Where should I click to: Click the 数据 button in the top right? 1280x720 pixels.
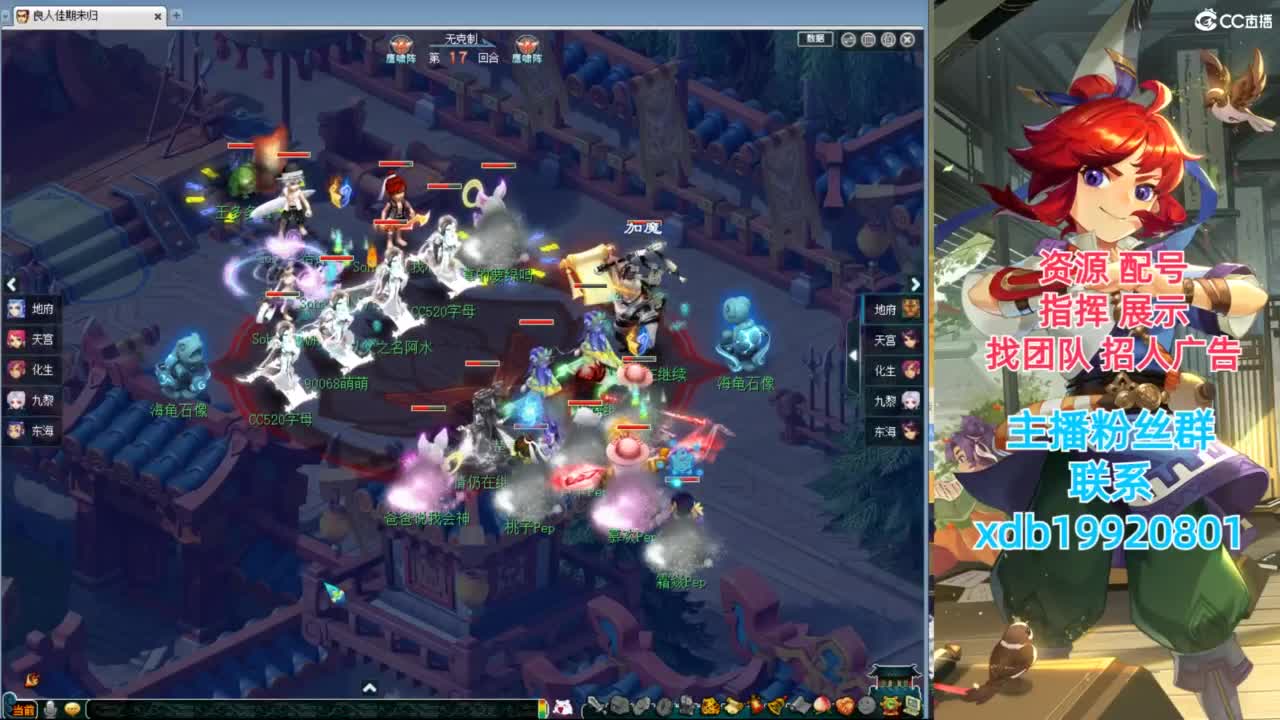(x=815, y=39)
